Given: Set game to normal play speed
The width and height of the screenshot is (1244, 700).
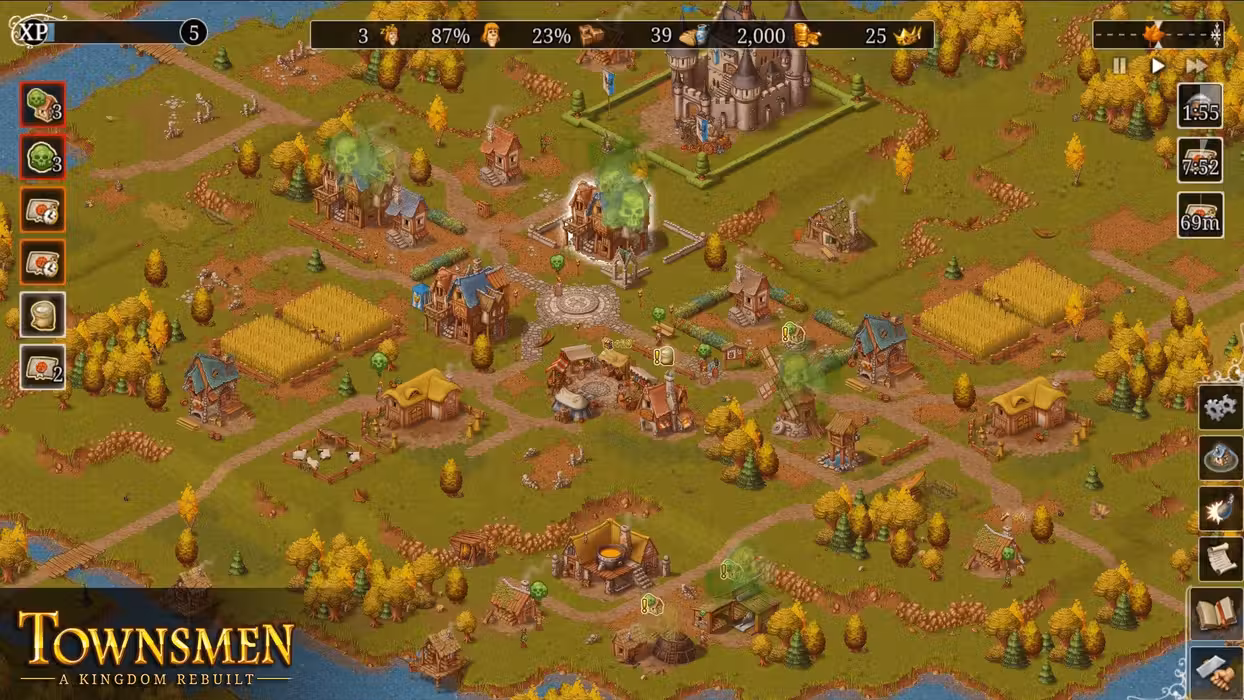Looking at the screenshot, I should 1157,66.
